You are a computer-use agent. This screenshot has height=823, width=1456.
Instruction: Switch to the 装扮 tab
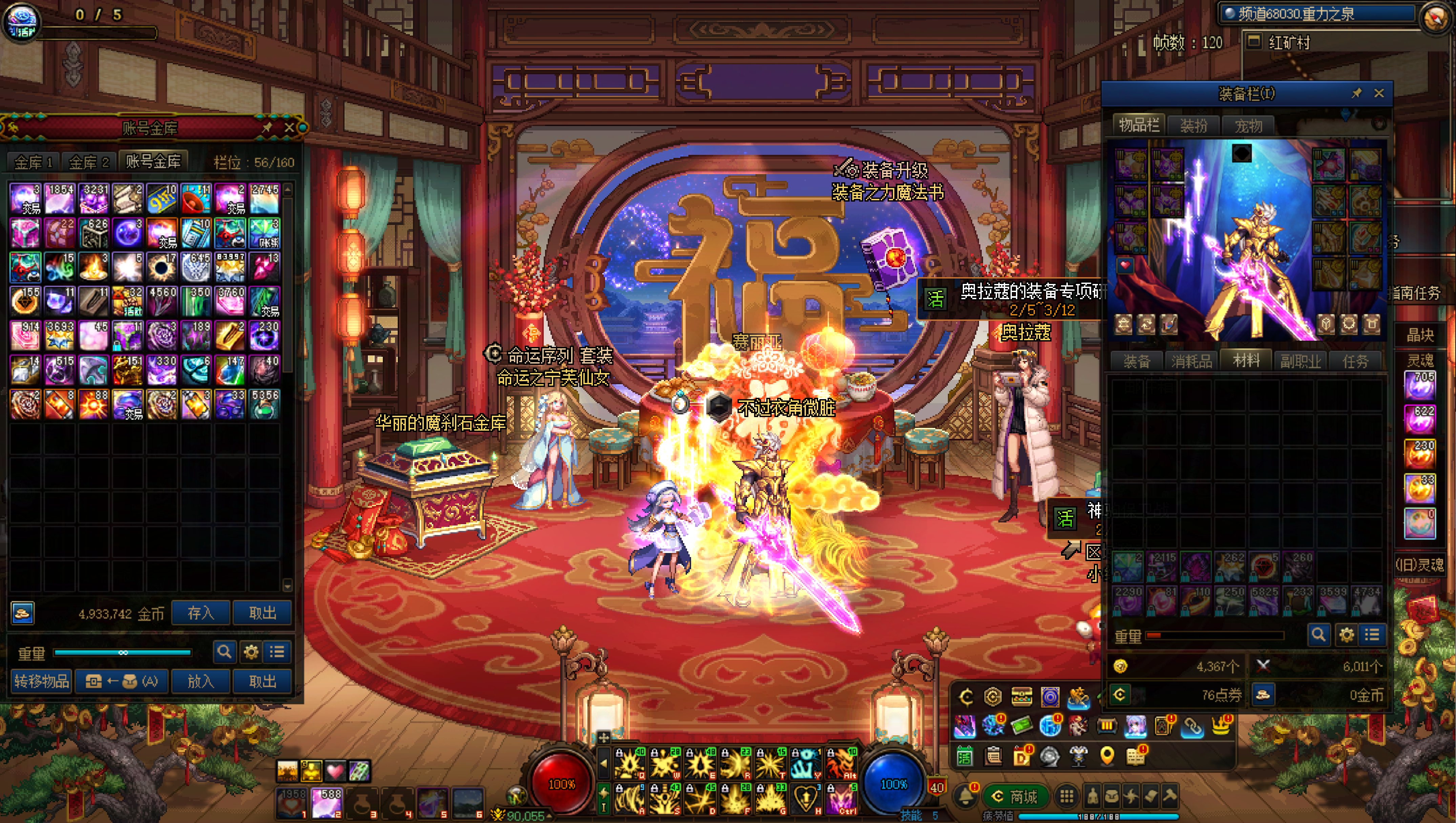pyautogui.click(x=1193, y=125)
